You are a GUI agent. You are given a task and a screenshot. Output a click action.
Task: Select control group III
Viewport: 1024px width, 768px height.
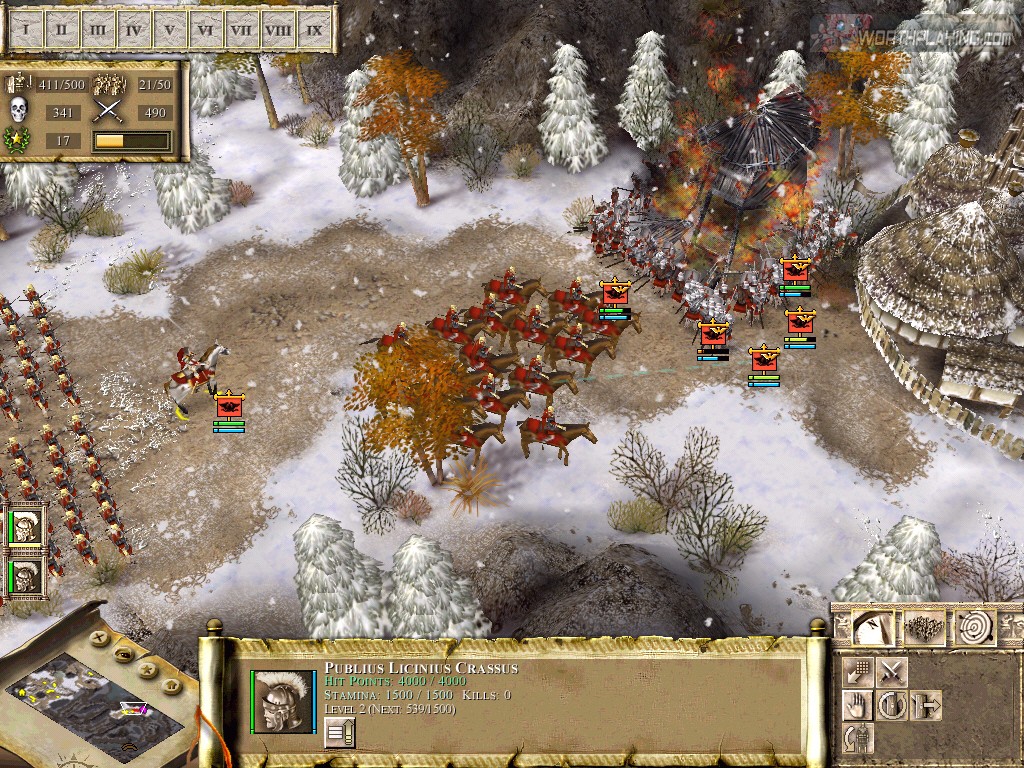pyautogui.click(x=97, y=30)
